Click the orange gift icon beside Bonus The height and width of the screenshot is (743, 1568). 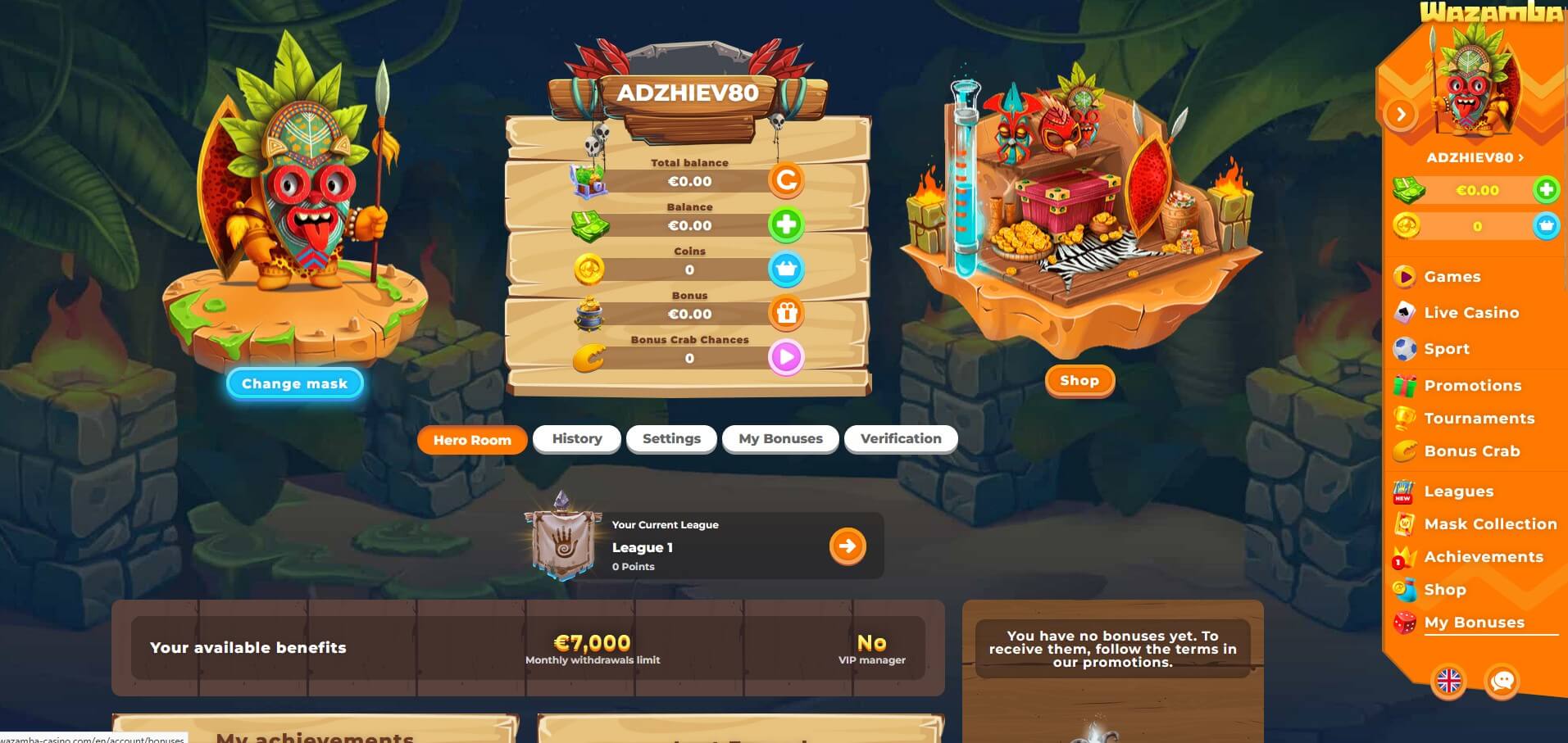pos(785,313)
